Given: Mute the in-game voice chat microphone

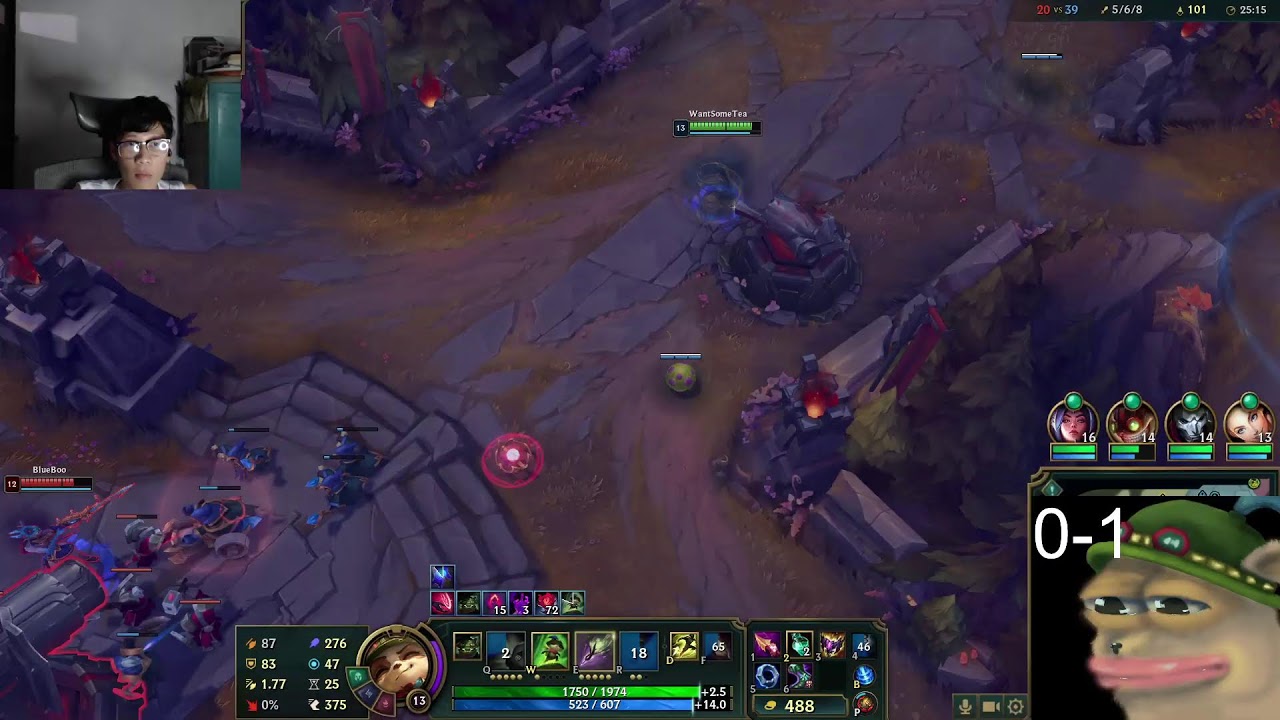Looking at the screenshot, I should tap(965, 706).
